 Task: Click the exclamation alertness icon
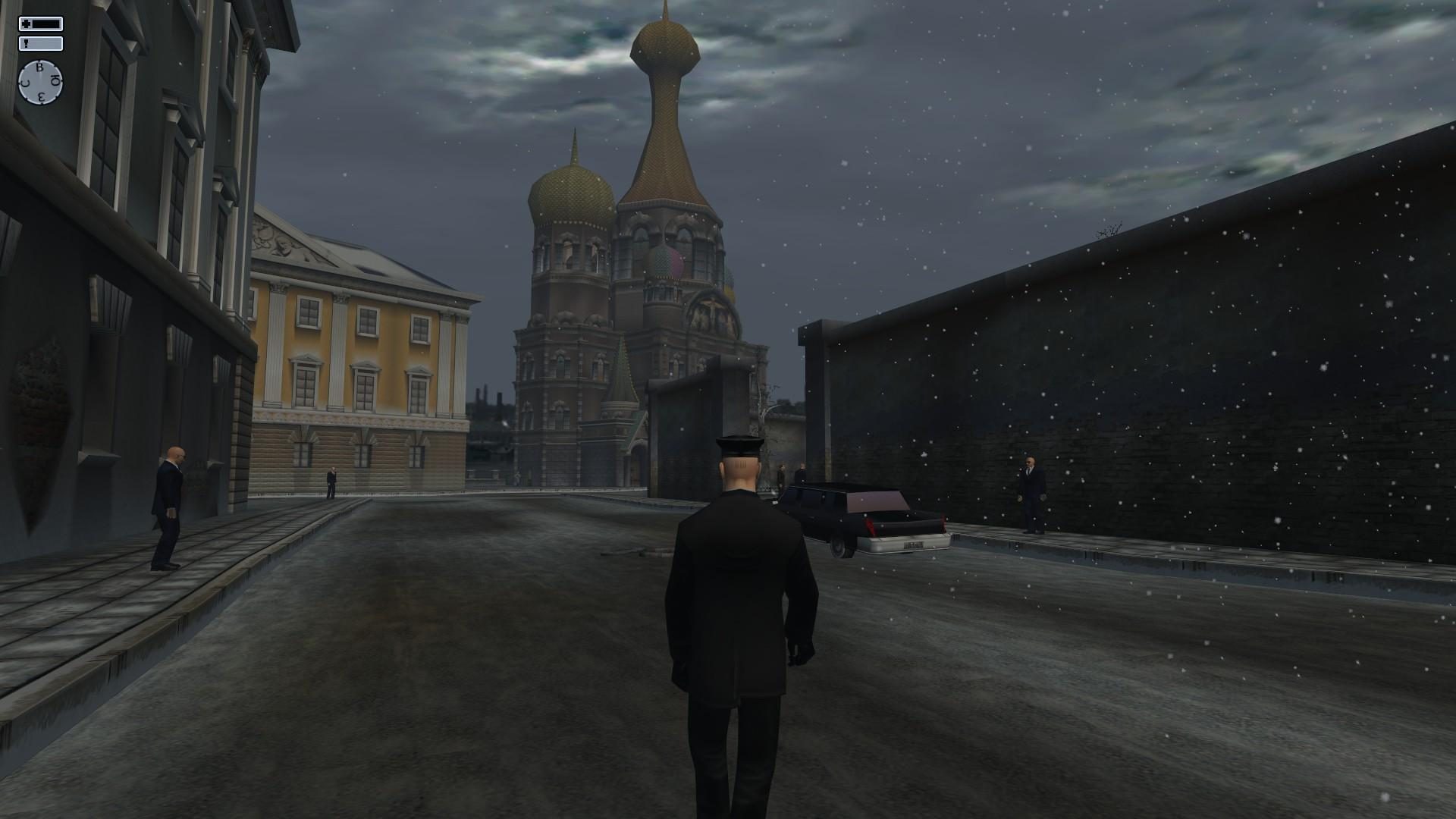27,44
